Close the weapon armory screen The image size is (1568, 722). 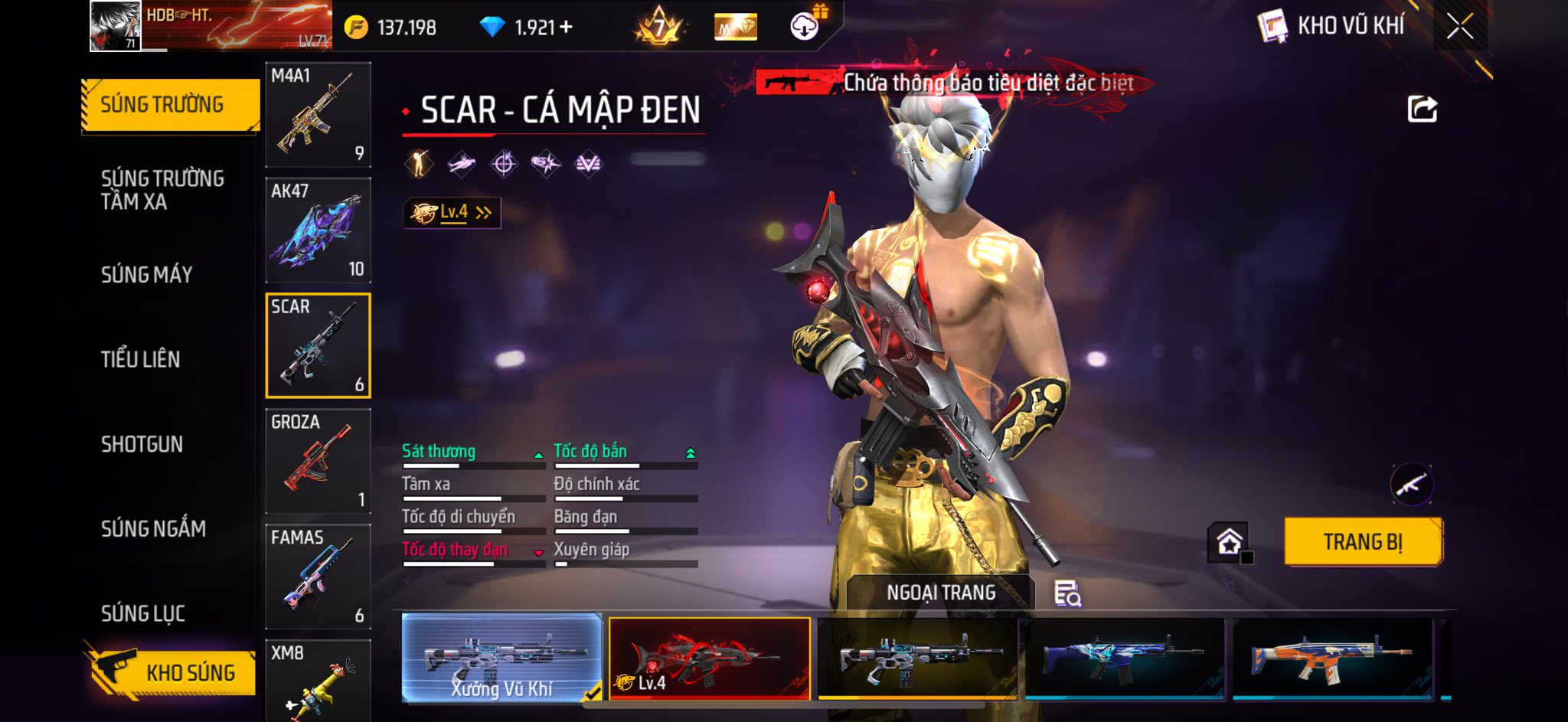(1459, 27)
